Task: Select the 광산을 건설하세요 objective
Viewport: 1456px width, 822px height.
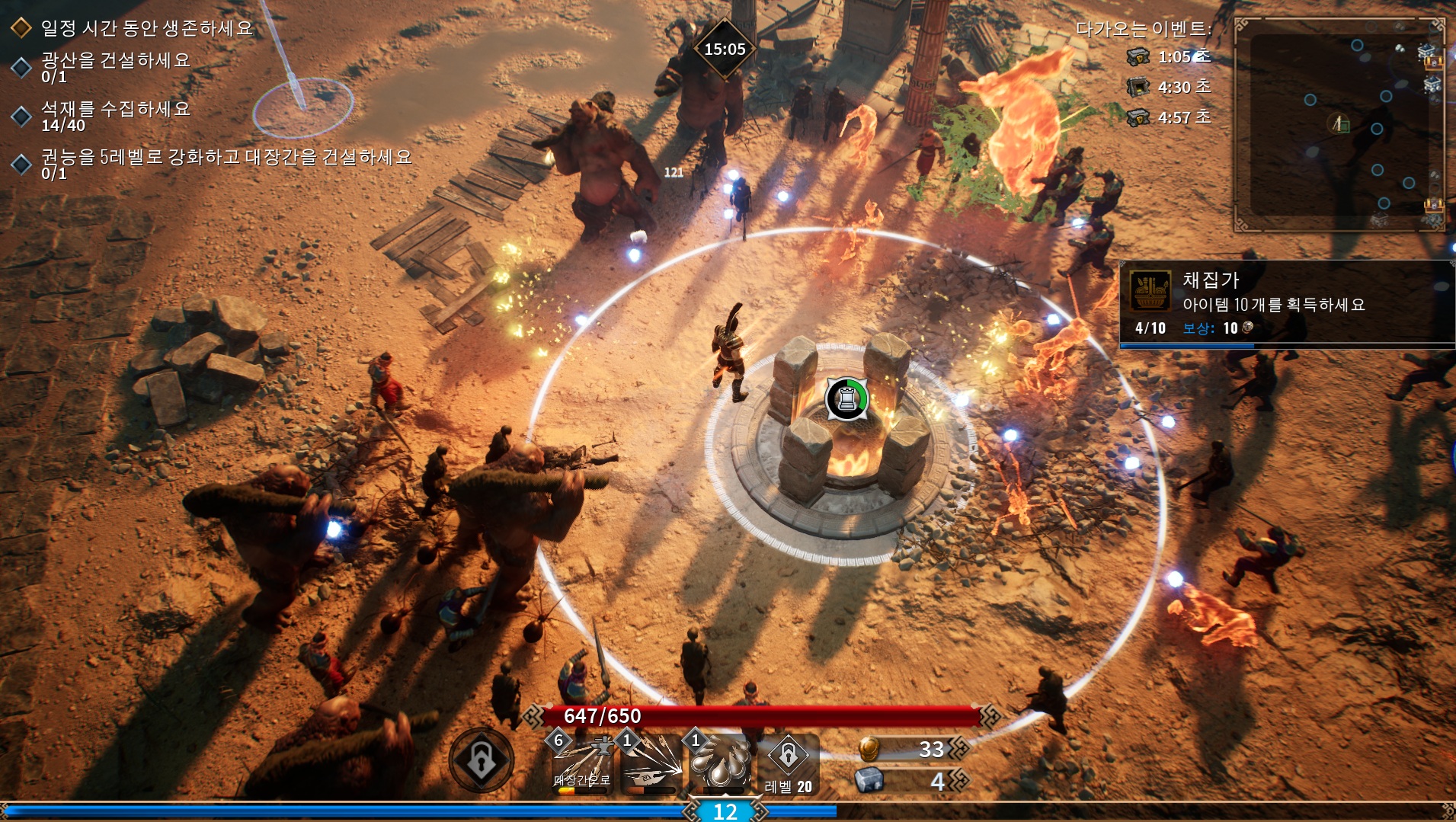Action: [x=114, y=67]
